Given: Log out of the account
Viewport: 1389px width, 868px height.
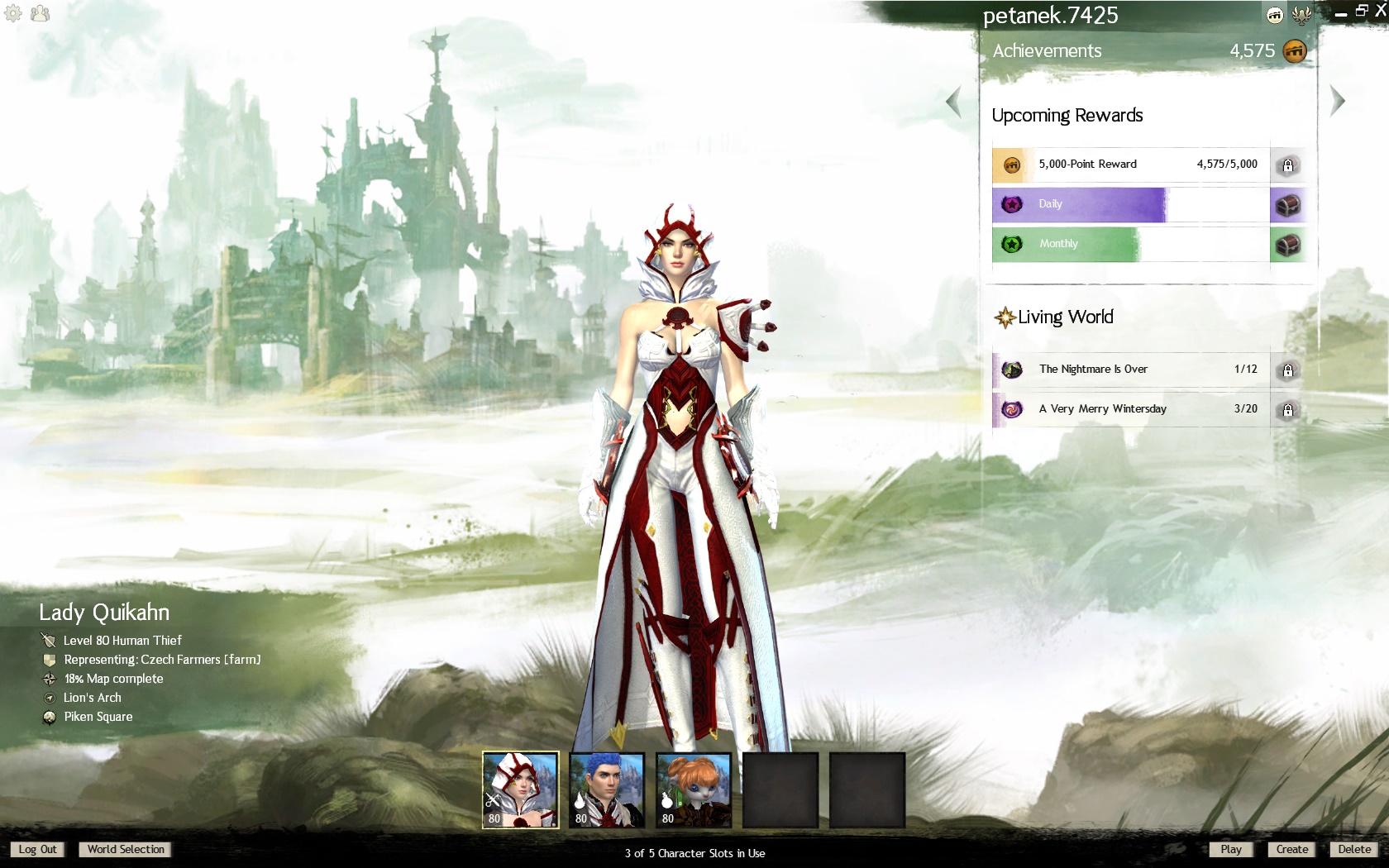Looking at the screenshot, I should coord(37,849).
